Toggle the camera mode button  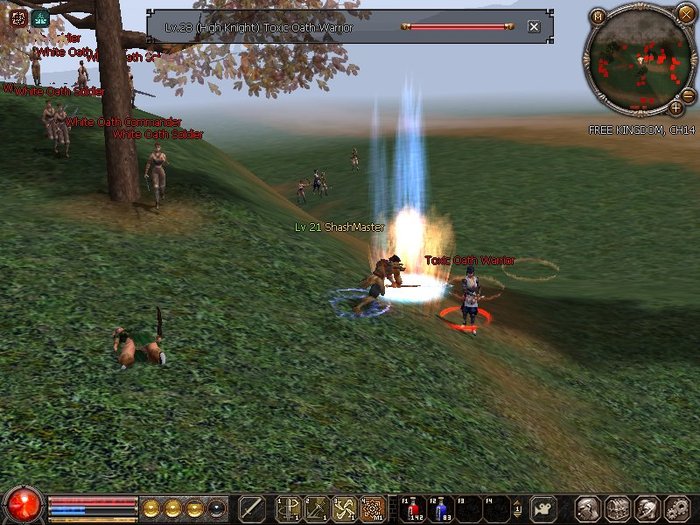(544, 508)
